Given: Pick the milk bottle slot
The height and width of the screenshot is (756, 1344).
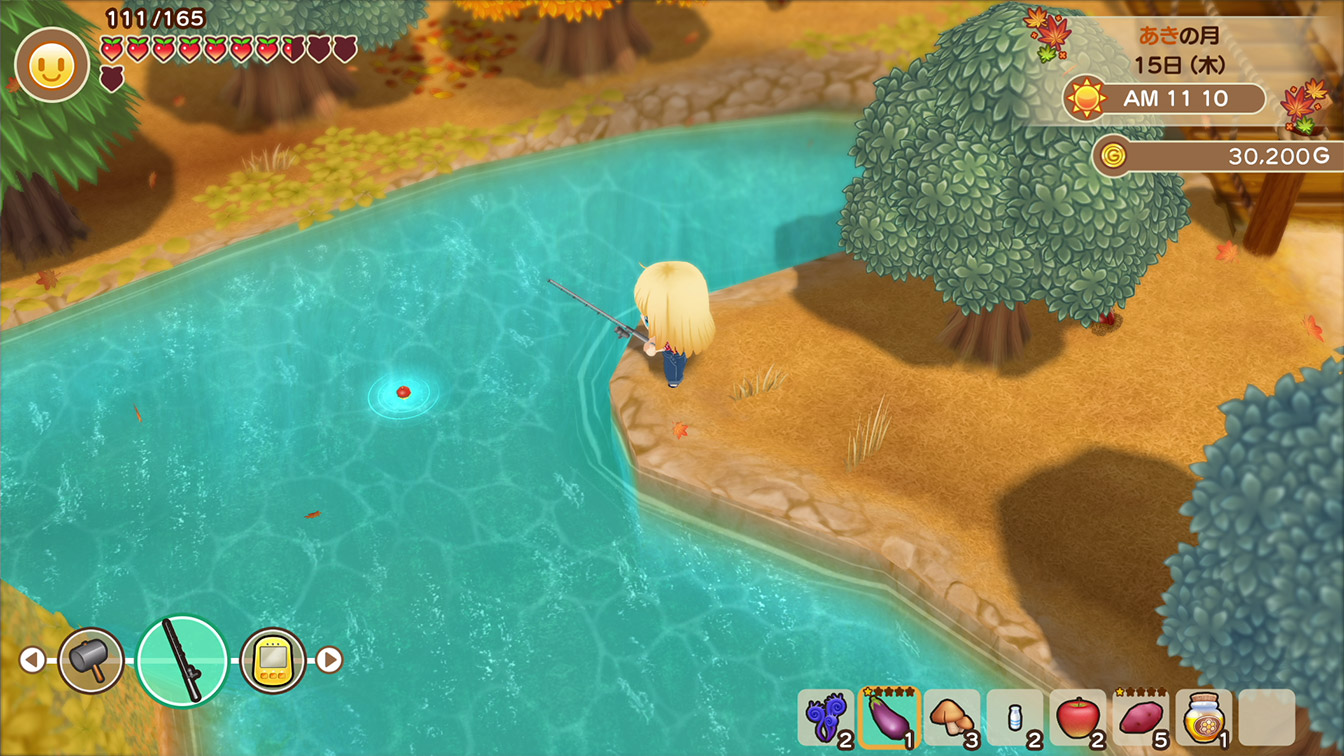Looking at the screenshot, I should pos(1015,718).
